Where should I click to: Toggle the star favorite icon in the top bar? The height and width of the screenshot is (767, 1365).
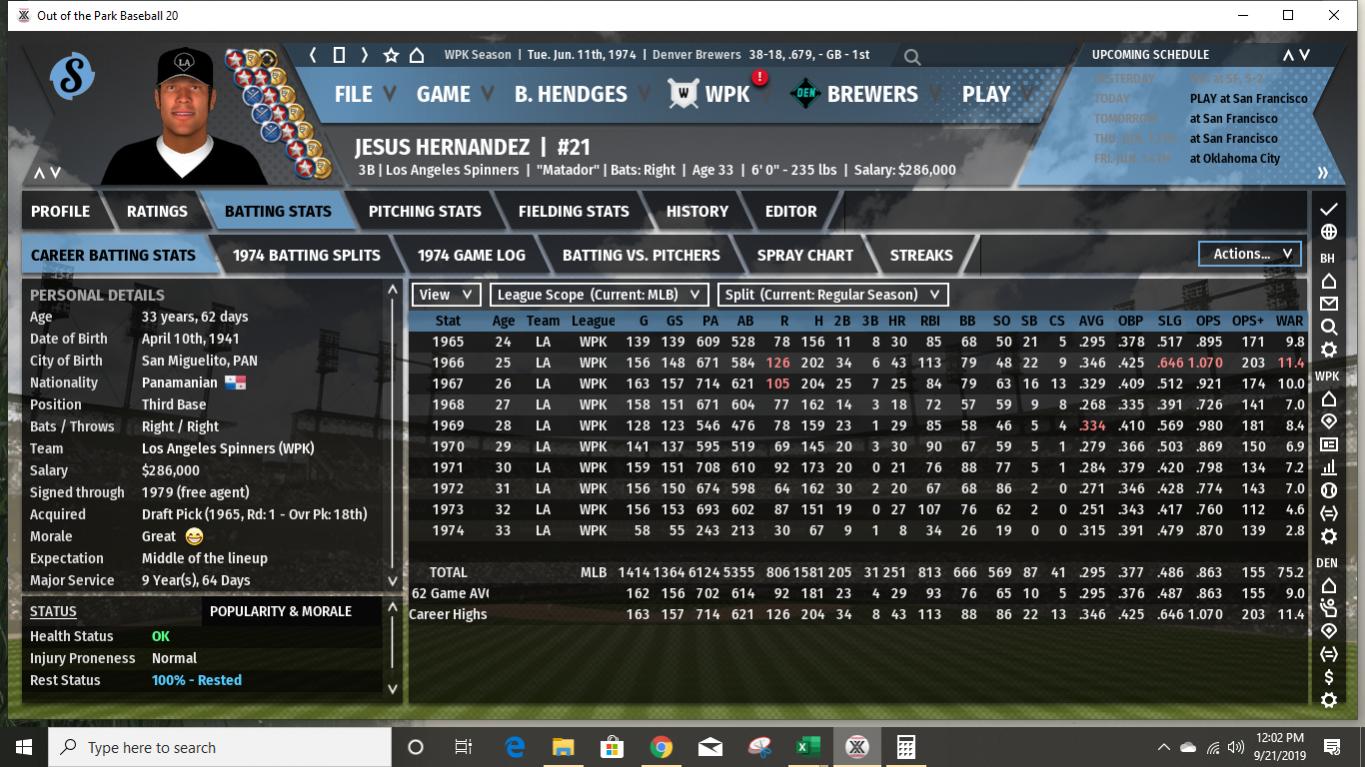coord(389,57)
